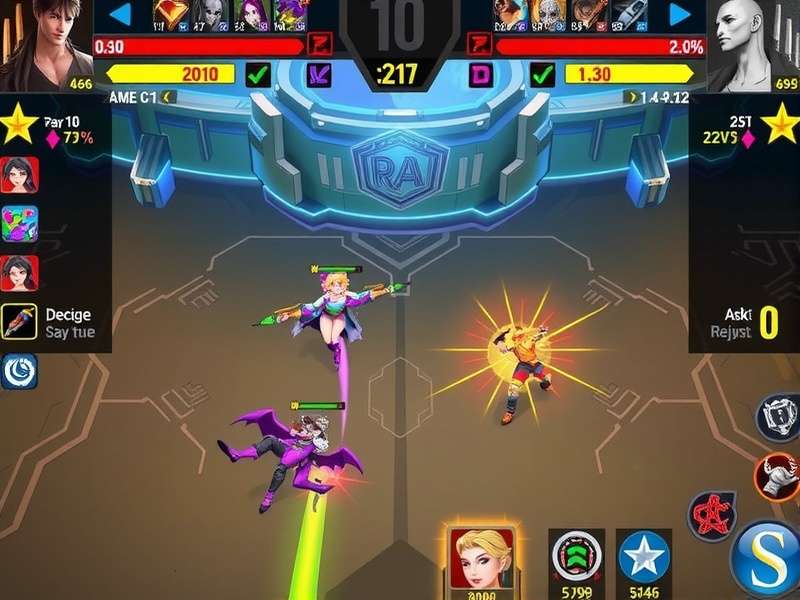Screen dimensions: 800x600
Task: Click the left team's blue arrow button
Action: click(x=120, y=14)
